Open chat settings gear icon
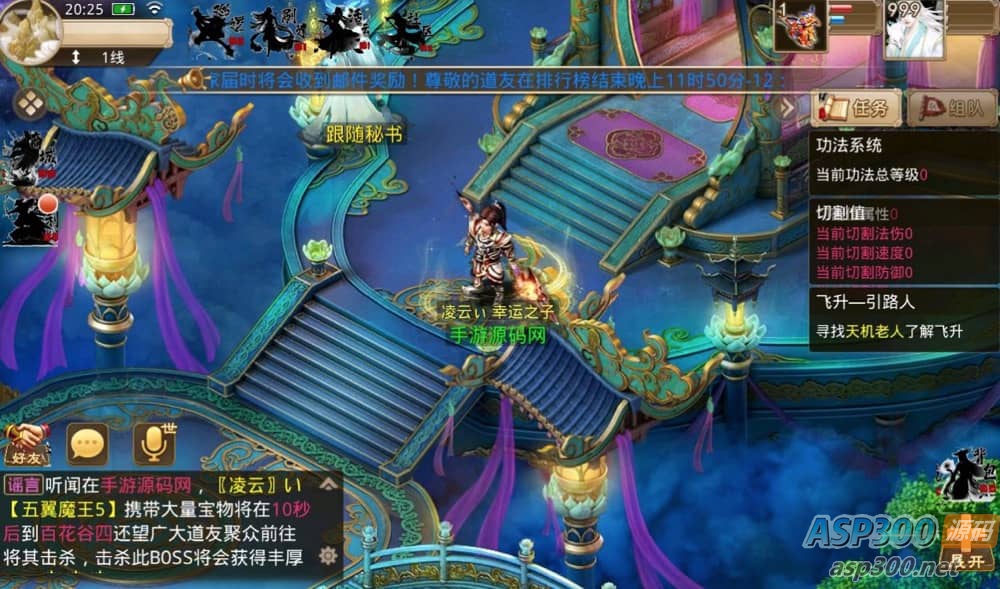 coord(327,556)
